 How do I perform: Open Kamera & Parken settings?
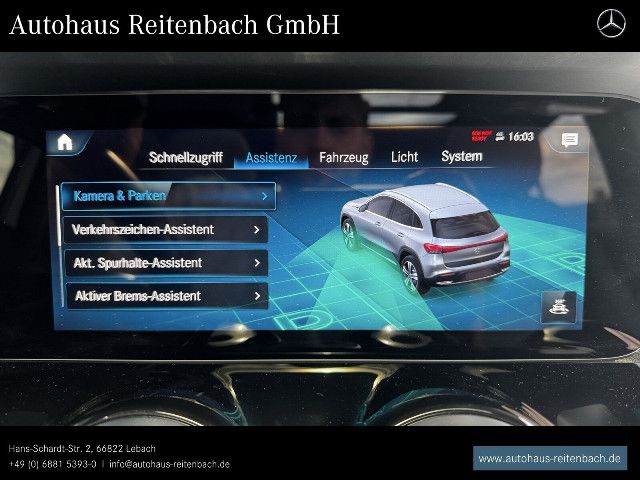[166, 196]
